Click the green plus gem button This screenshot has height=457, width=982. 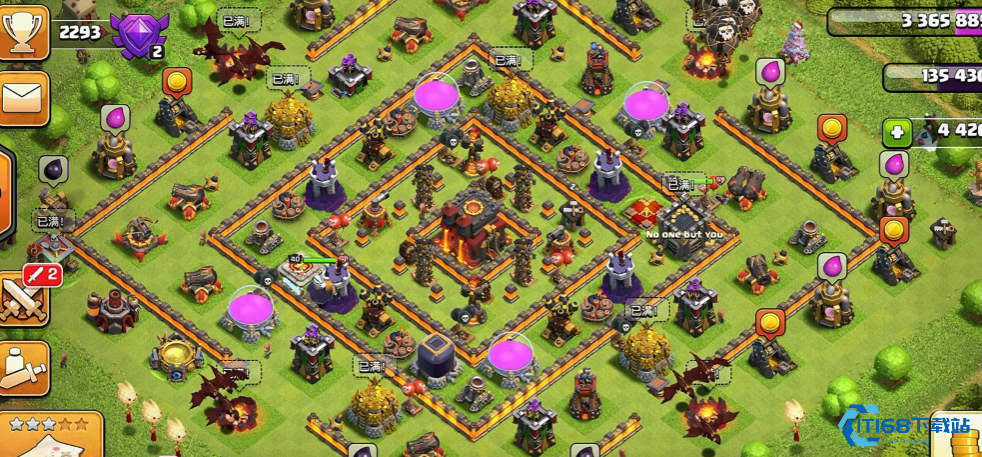(x=897, y=132)
